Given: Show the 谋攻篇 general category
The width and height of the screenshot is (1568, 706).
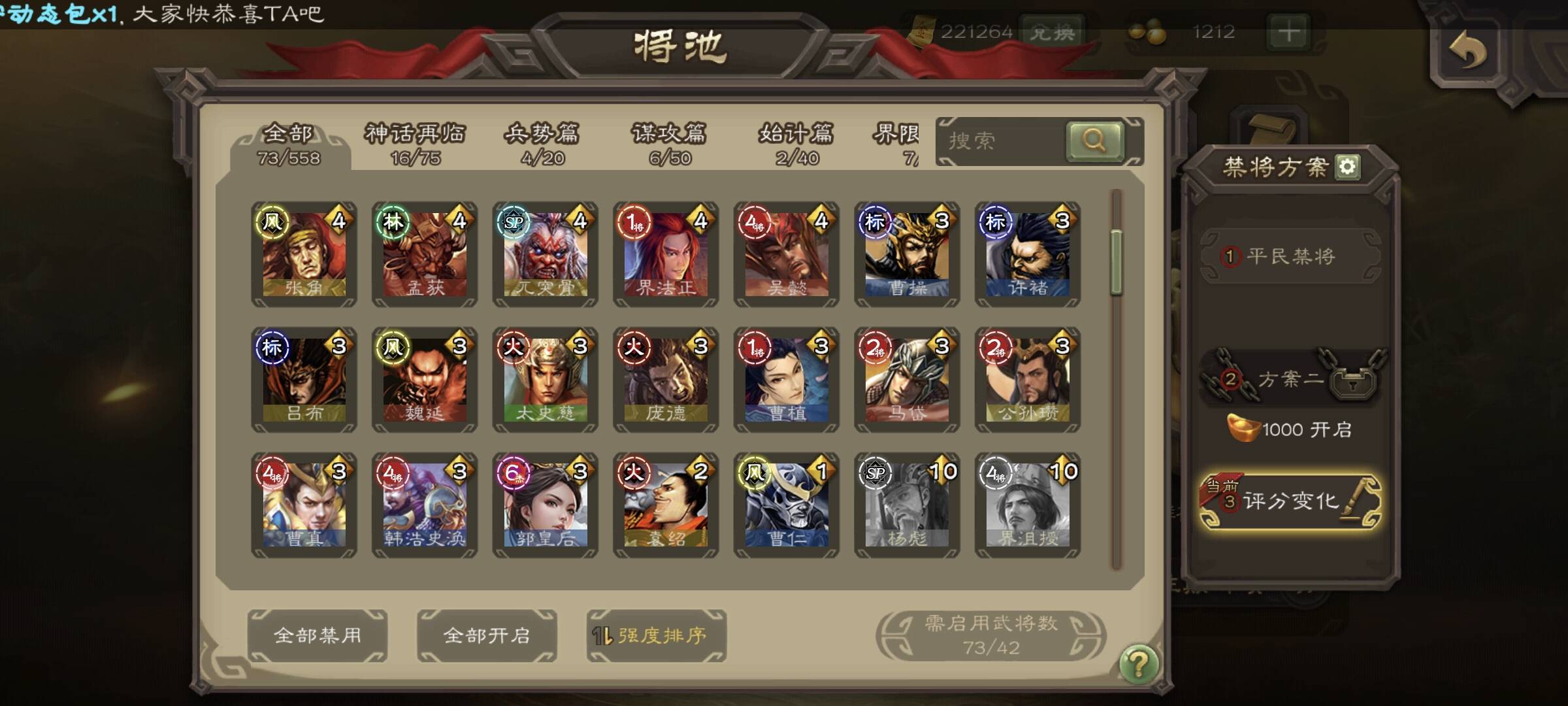Looking at the screenshot, I should coord(669,144).
